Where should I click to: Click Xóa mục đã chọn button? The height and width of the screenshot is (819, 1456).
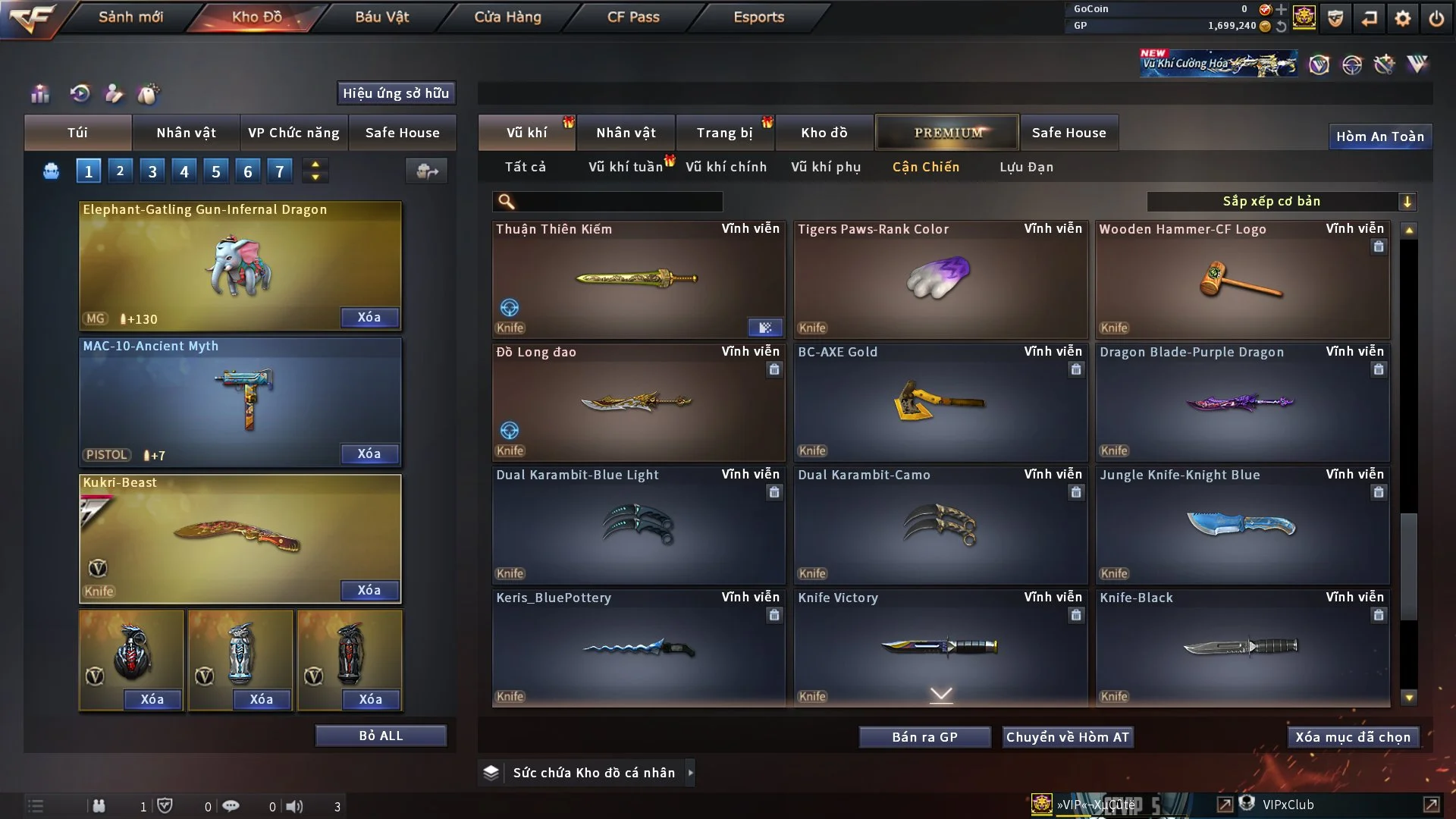(x=1353, y=737)
